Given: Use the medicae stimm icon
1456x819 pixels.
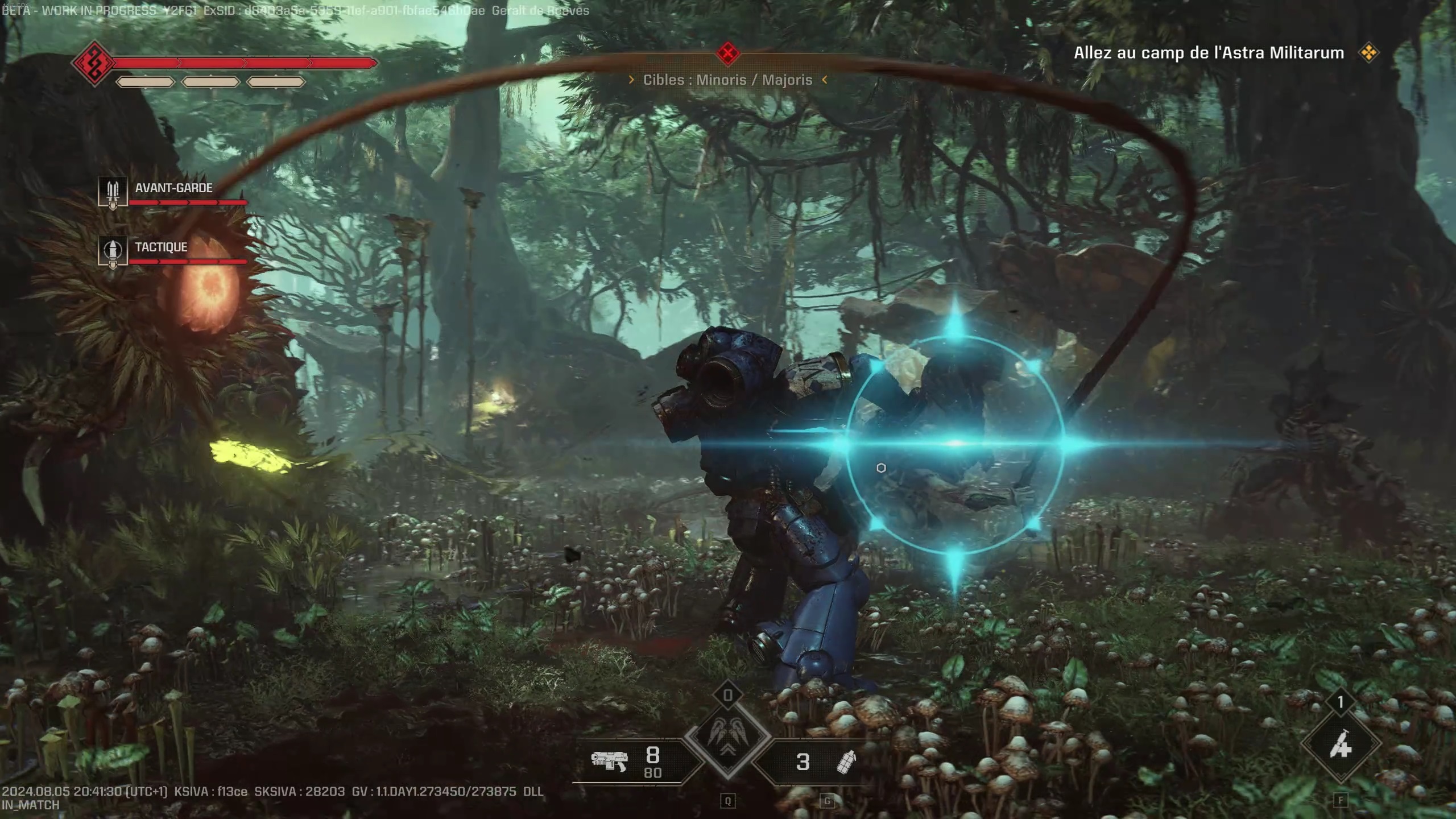Looking at the screenshot, I should pyautogui.click(x=1340, y=744).
